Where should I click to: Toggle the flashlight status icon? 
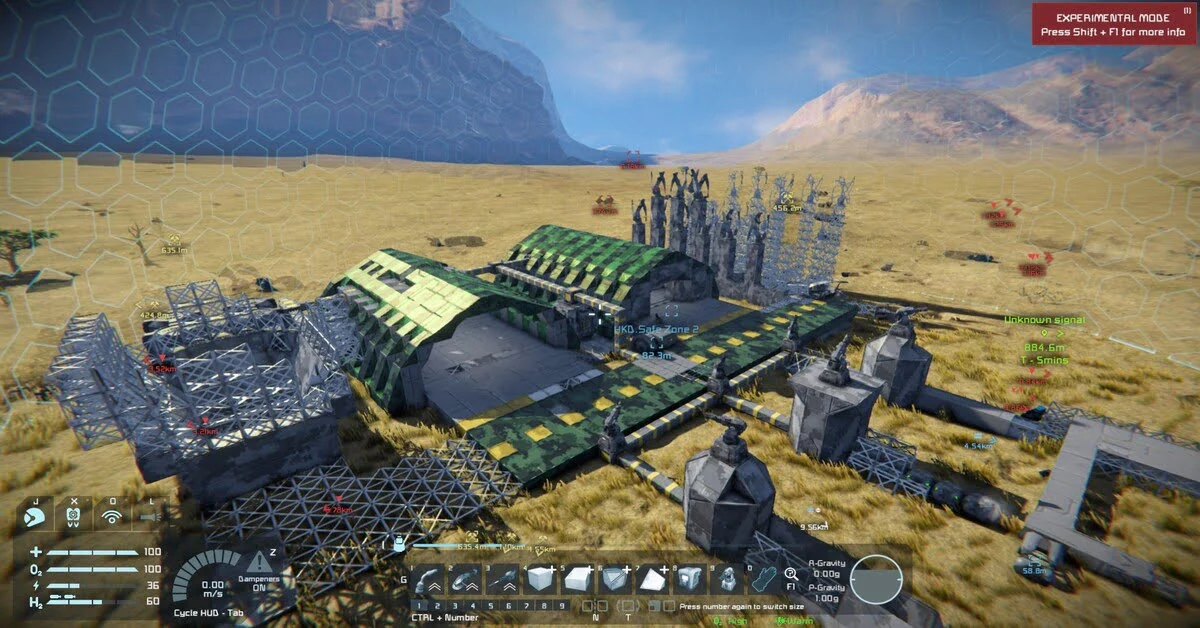tap(150, 516)
